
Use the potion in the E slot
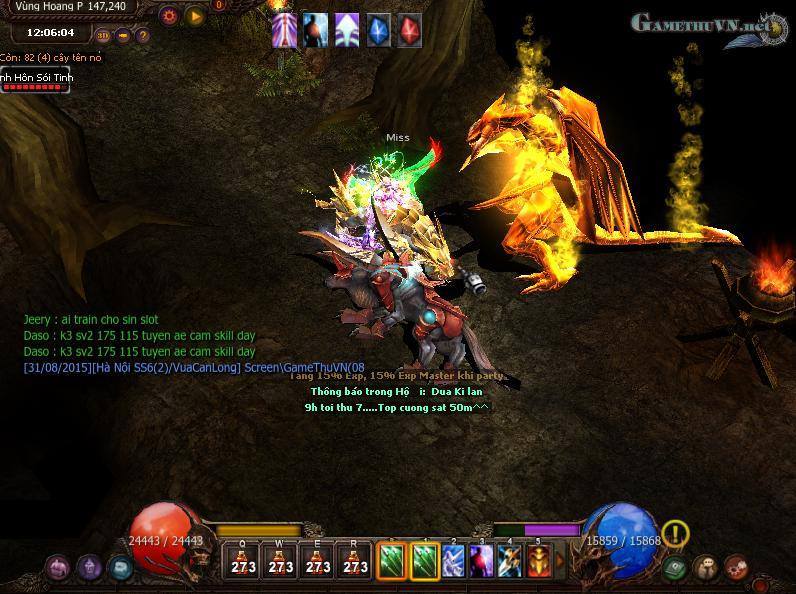[318, 562]
